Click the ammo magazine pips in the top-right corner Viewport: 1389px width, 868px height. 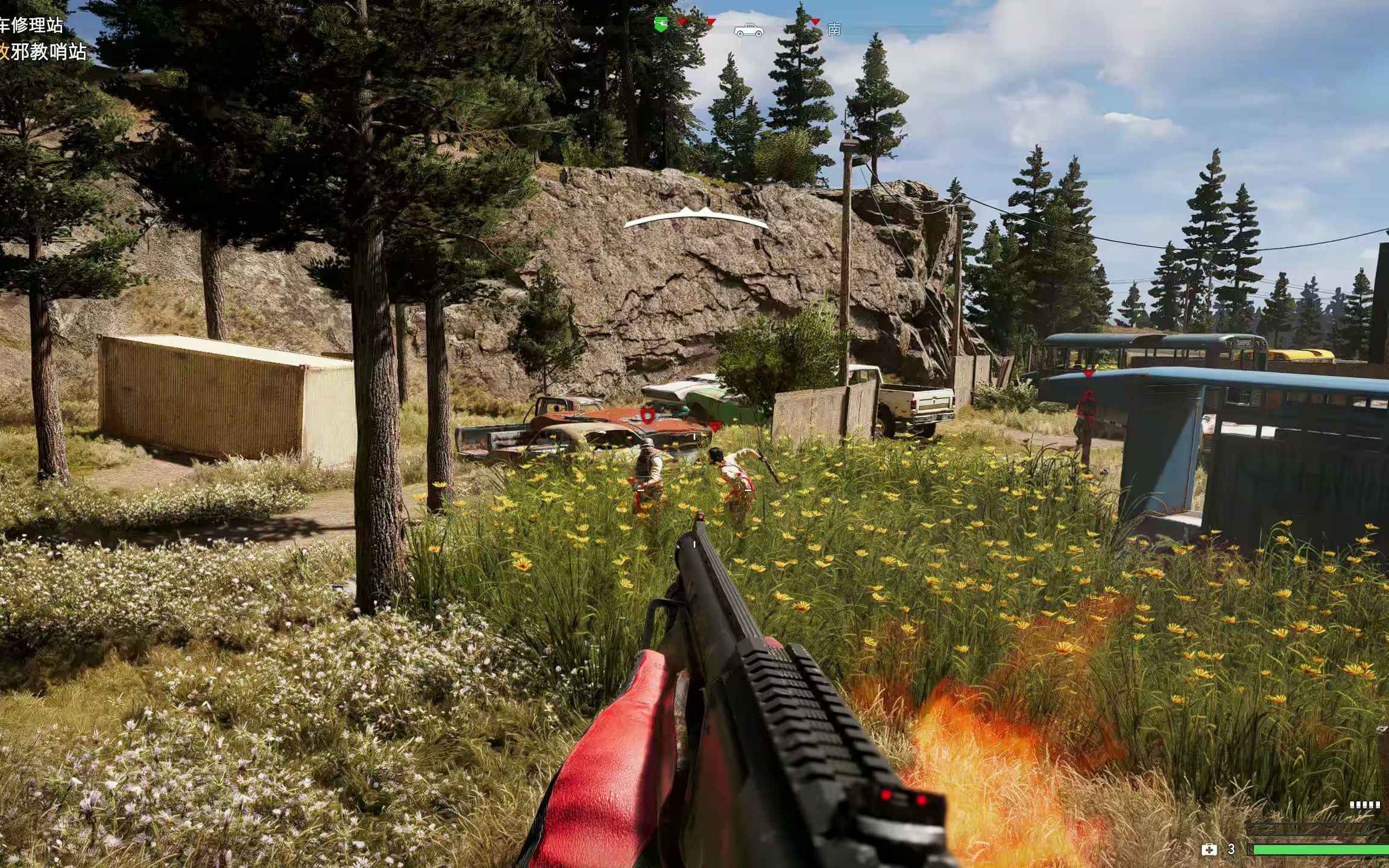(x=1365, y=805)
